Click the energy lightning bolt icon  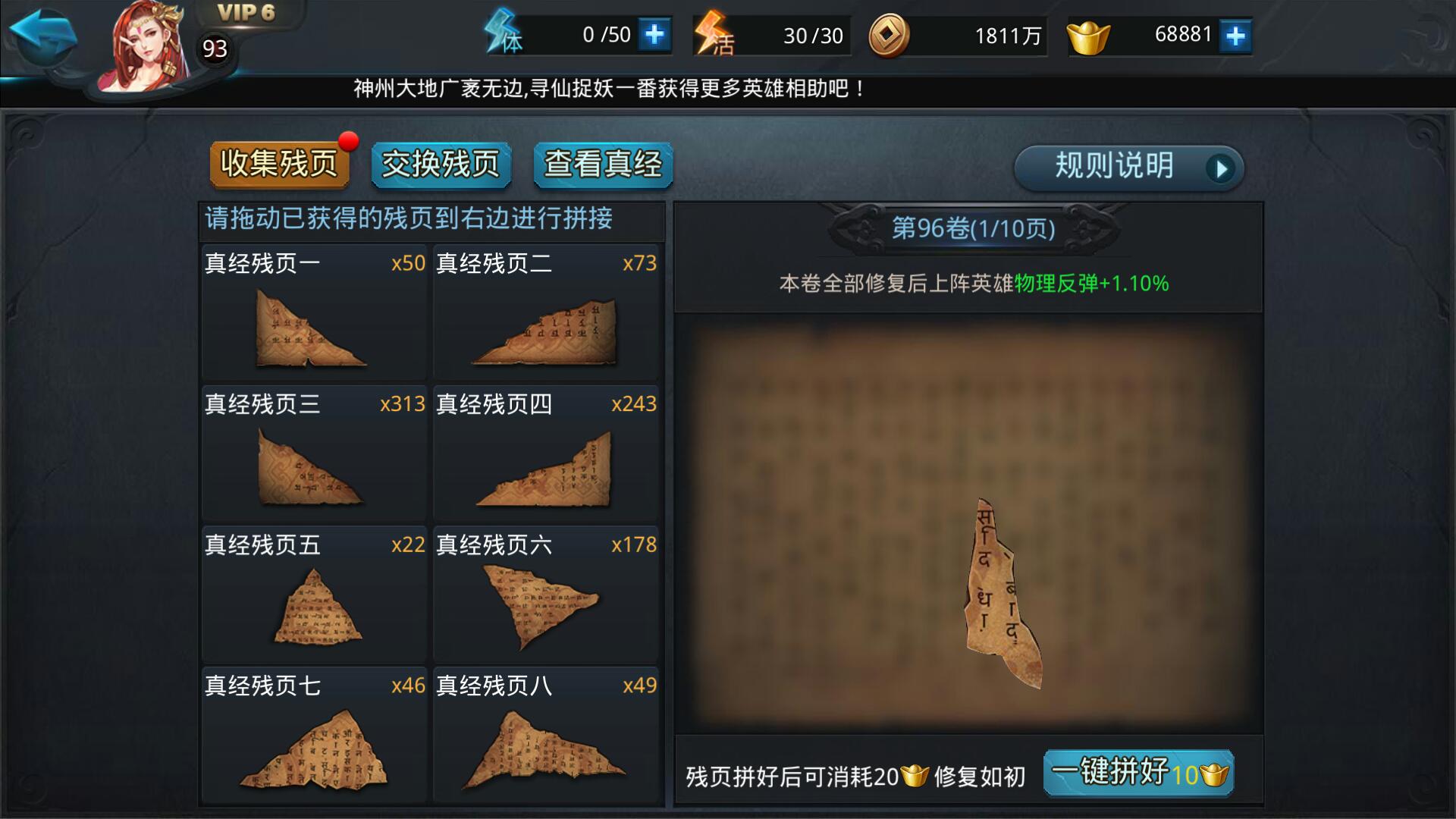pos(502,33)
